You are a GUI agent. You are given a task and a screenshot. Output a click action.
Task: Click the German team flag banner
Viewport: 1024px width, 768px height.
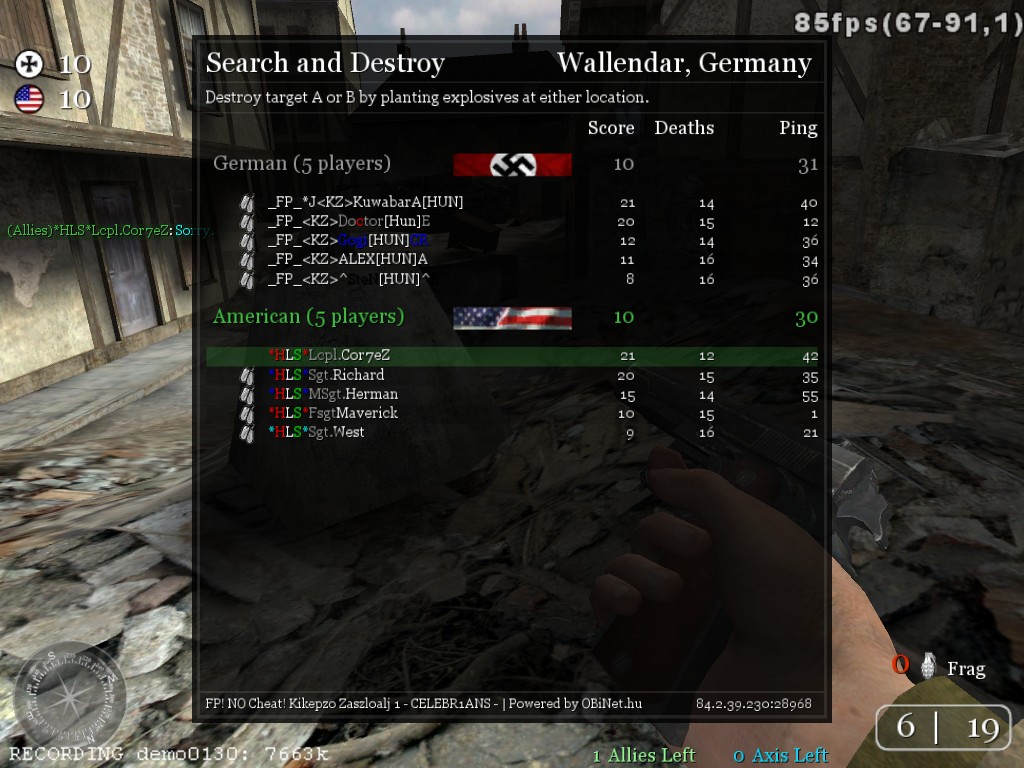[x=512, y=165]
